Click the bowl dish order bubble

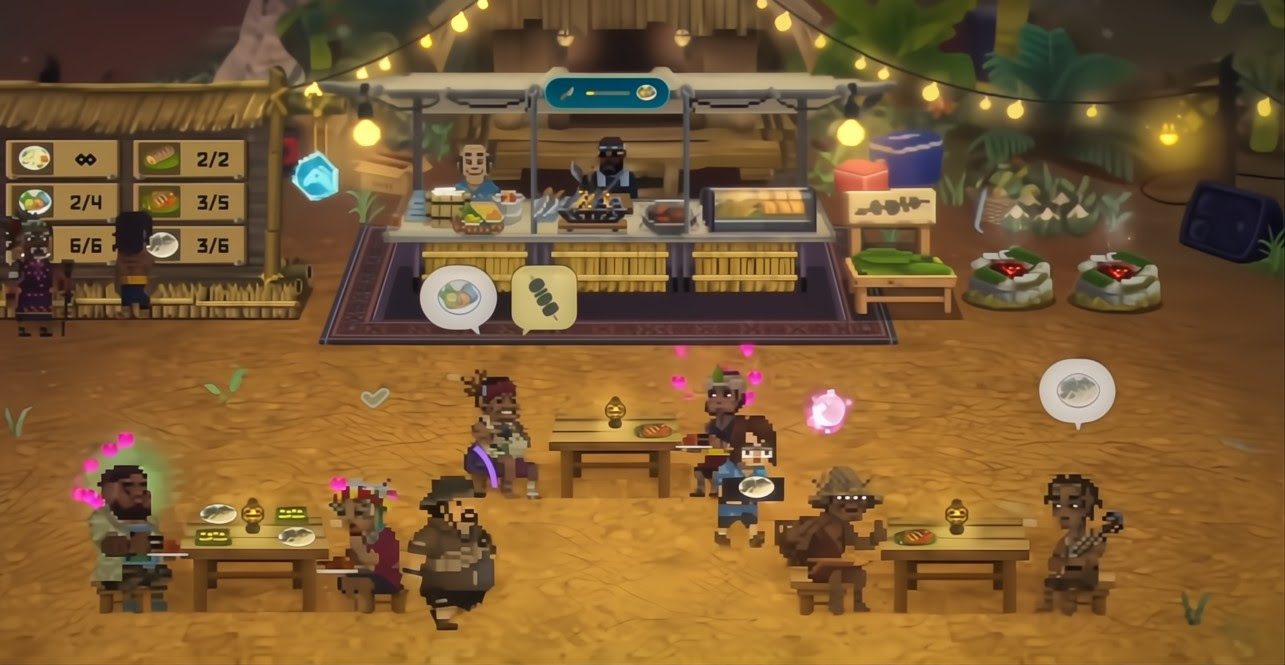coord(458,296)
